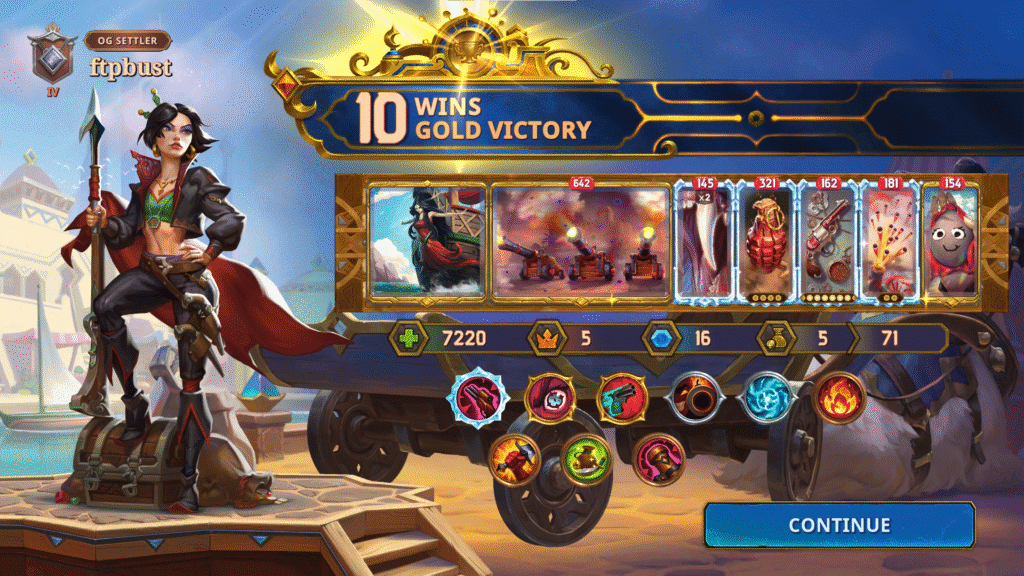The width and height of the screenshot is (1024, 576).
Task: Inspect the teal pistol skill icon
Action: click(622, 398)
